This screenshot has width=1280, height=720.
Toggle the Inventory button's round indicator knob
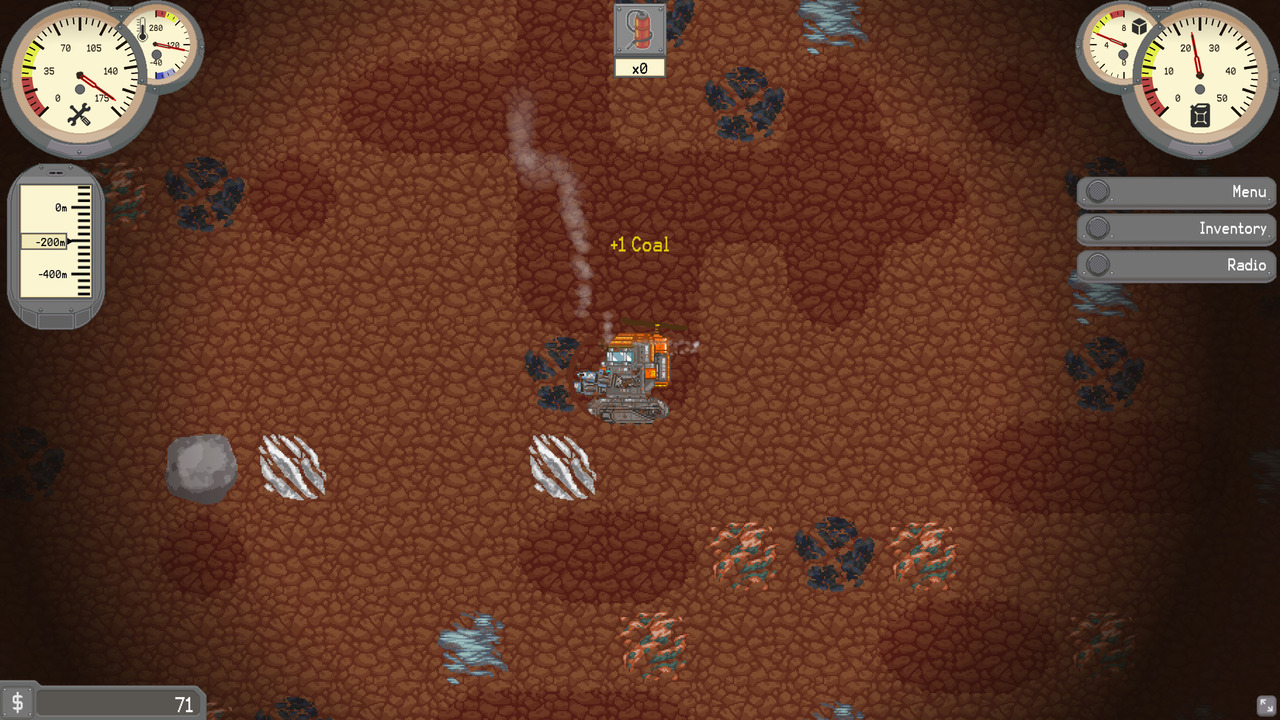pyautogui.click(x=1097, y=228)
